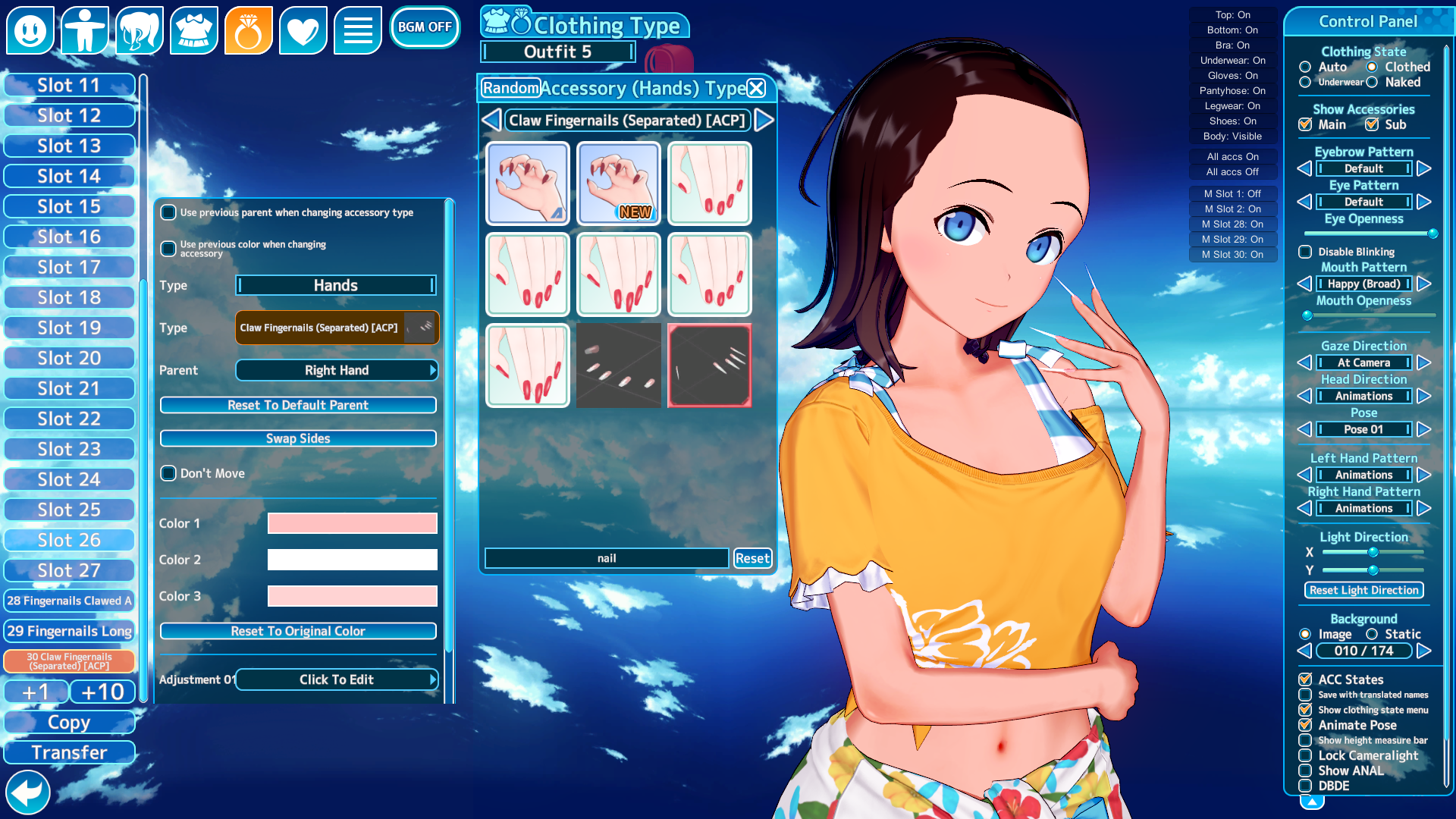Advance Mouth Pattern with right arrow
Image resolution: width=1456 pixels, height=819 pixels.
coord(1424,284)
